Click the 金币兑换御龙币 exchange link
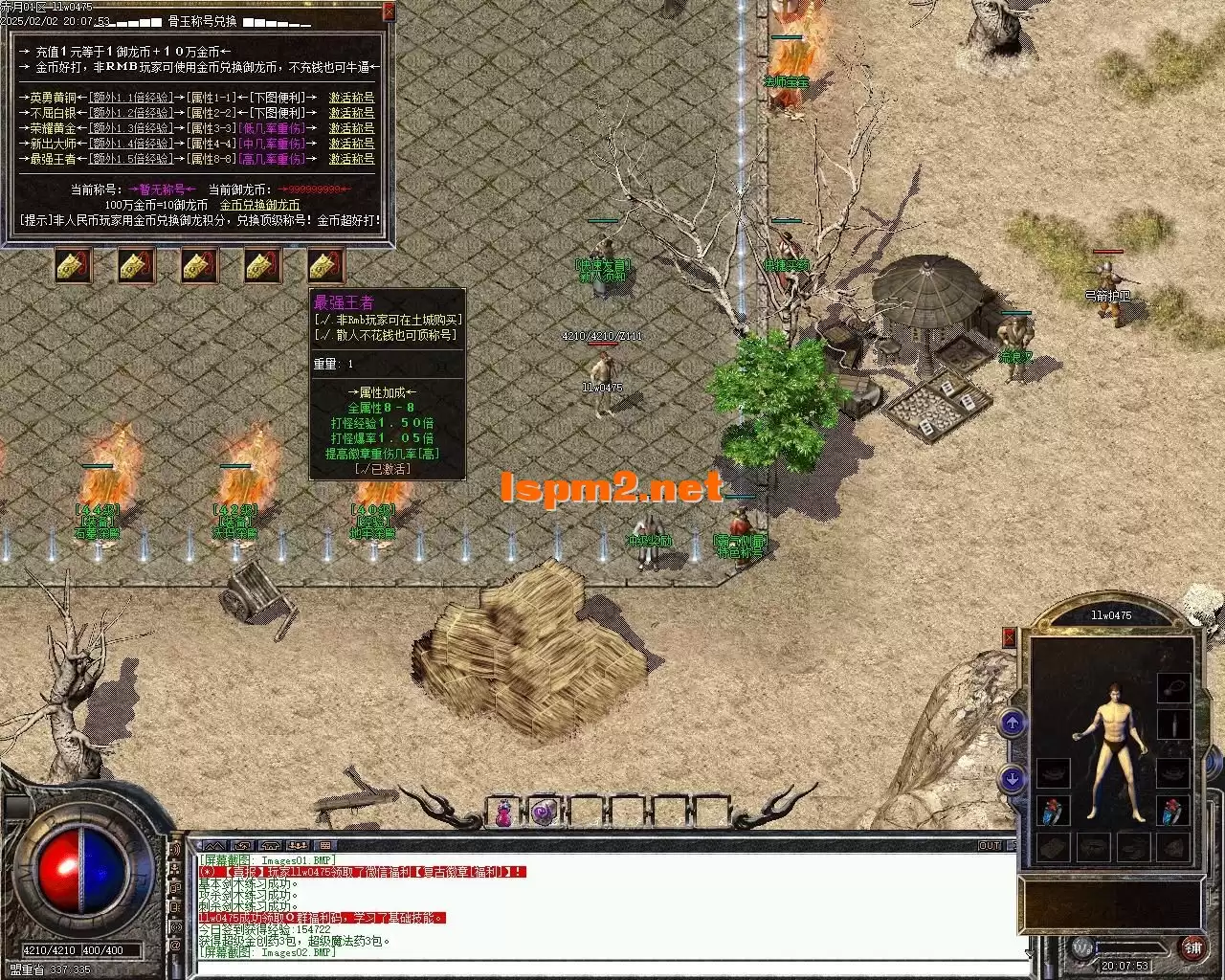 point(259,205)
